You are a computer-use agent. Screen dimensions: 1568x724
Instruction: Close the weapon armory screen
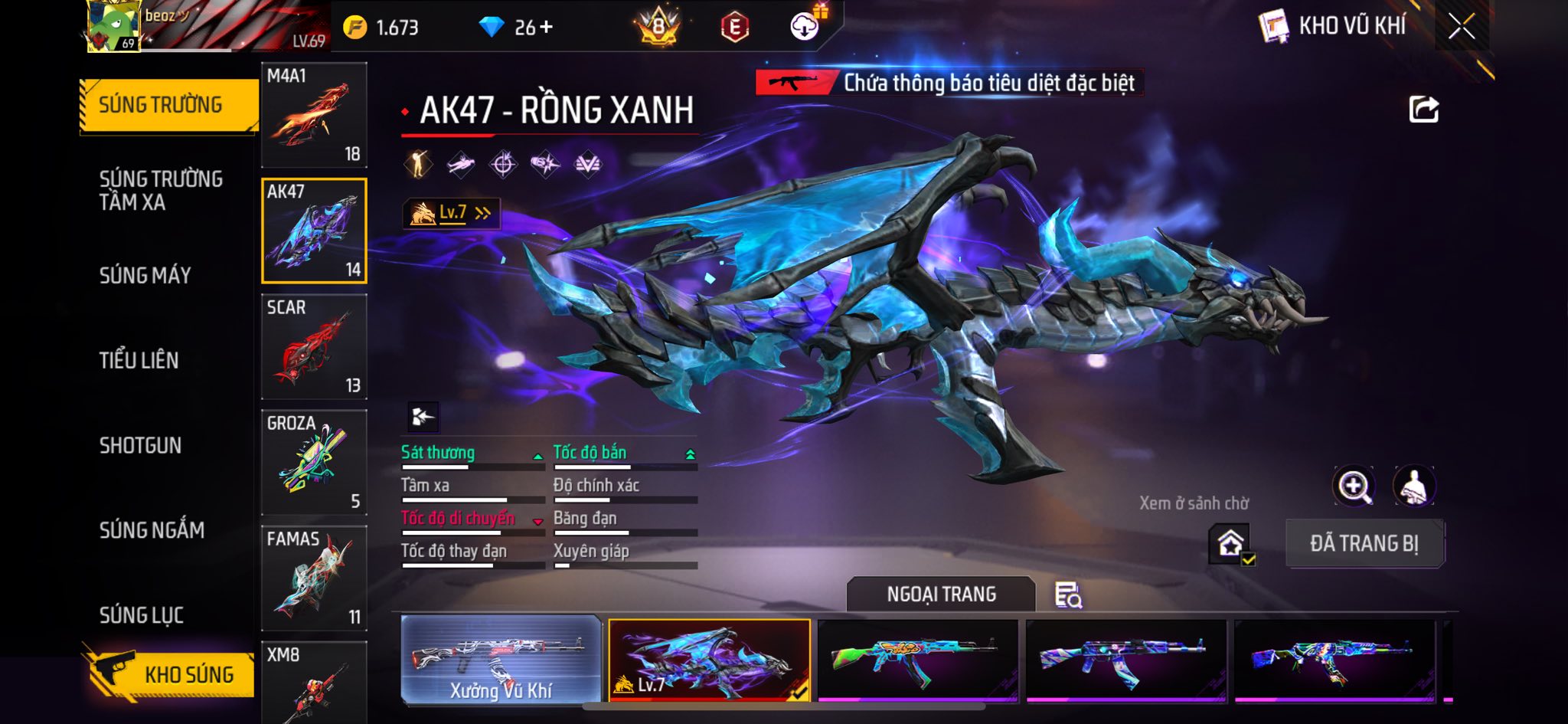(1461, 27)
